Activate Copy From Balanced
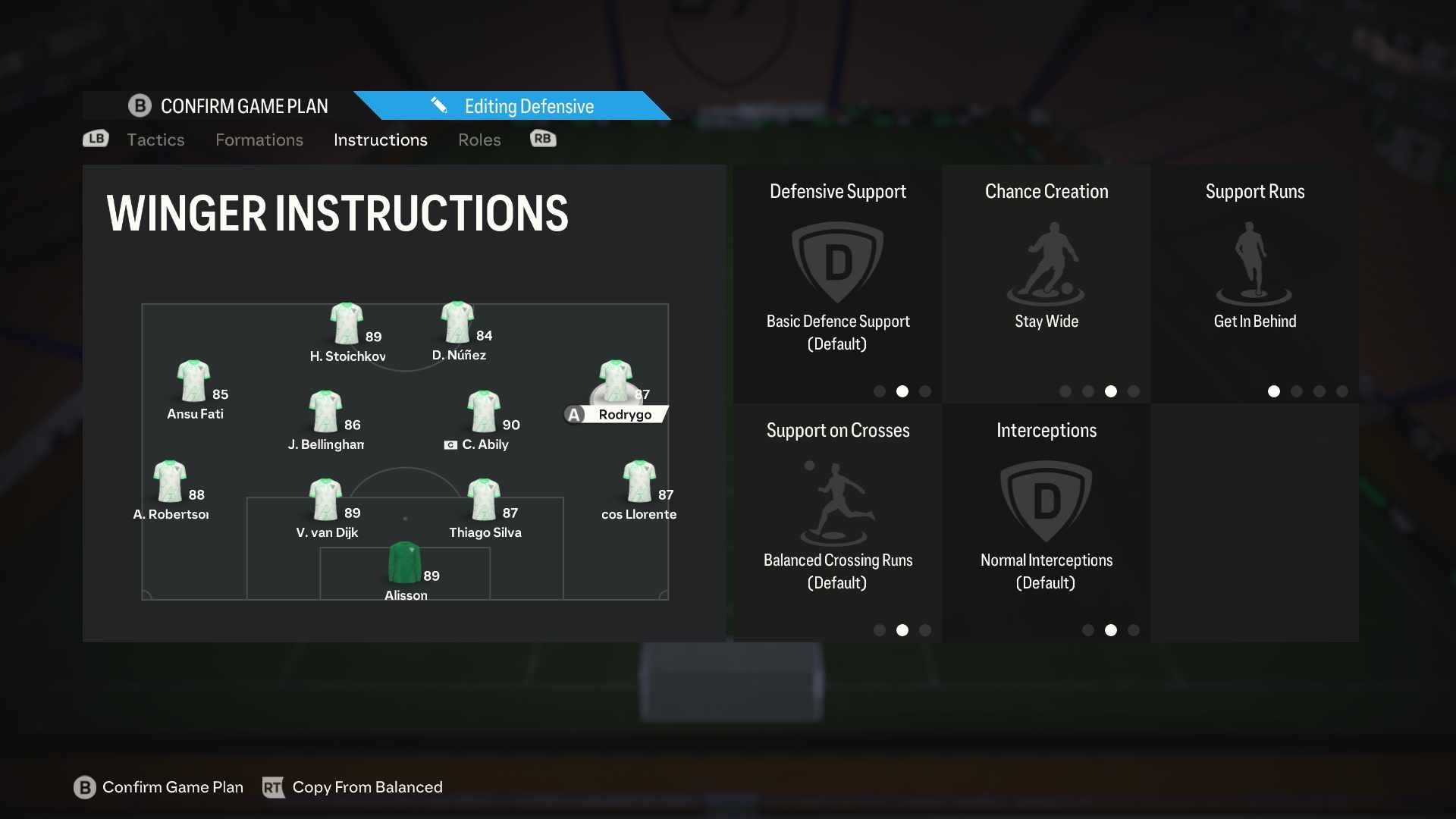The width and height of the screenshot is (1456, 819). [368, 787]
